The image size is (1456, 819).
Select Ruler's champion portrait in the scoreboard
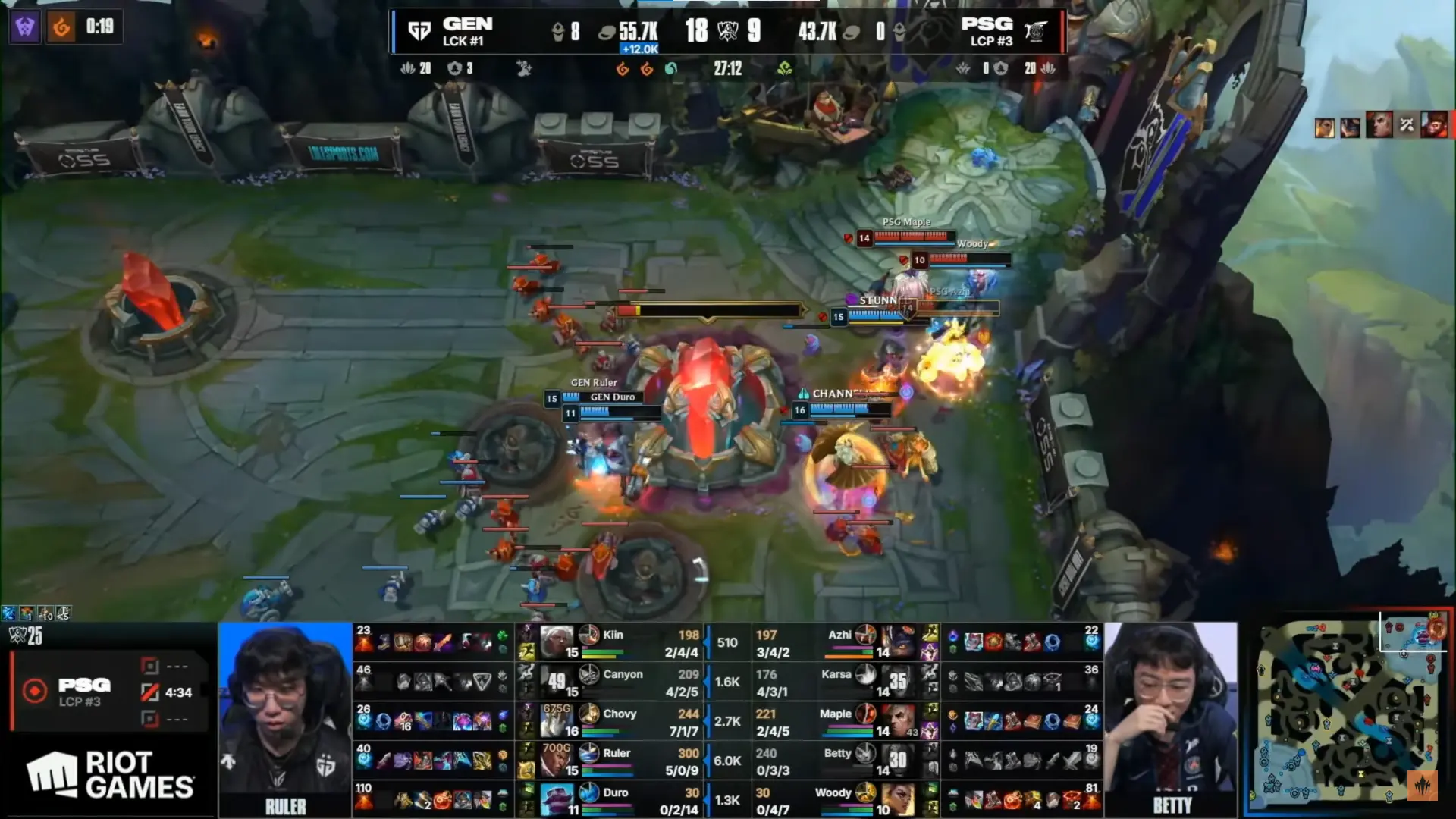[556, 761]
